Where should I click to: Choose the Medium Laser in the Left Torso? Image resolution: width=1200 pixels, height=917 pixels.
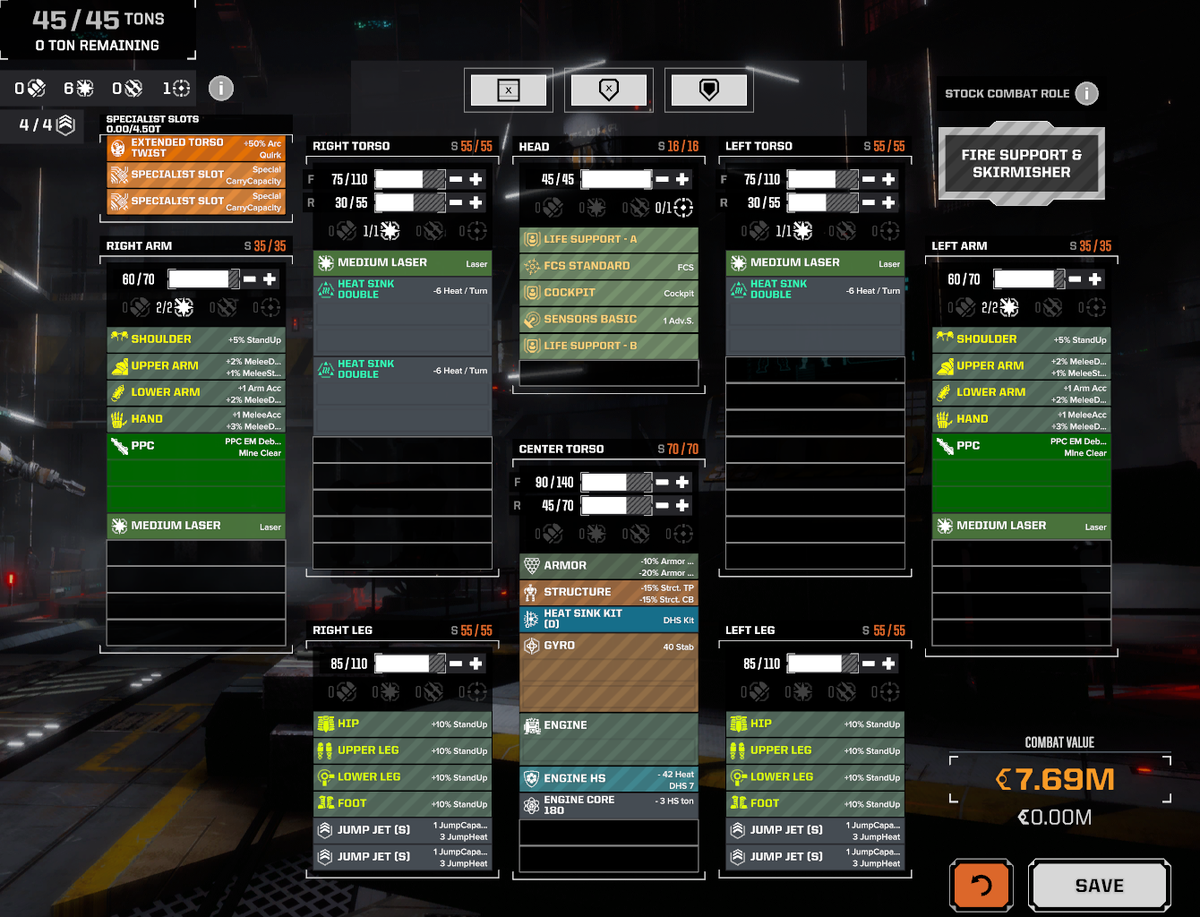tap(814, 263)
